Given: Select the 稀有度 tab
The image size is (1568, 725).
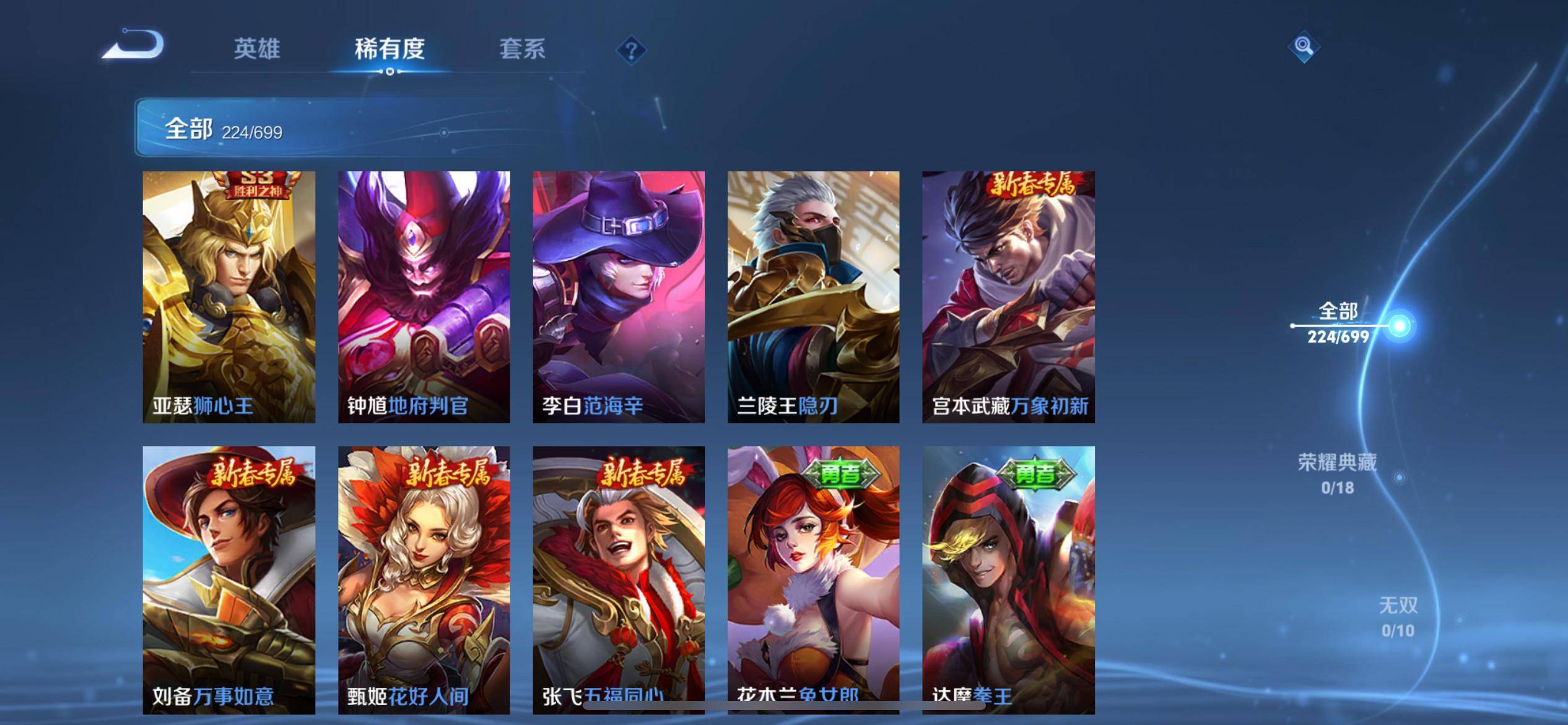Looking at the screenshot, I should (x=390, y=49).
